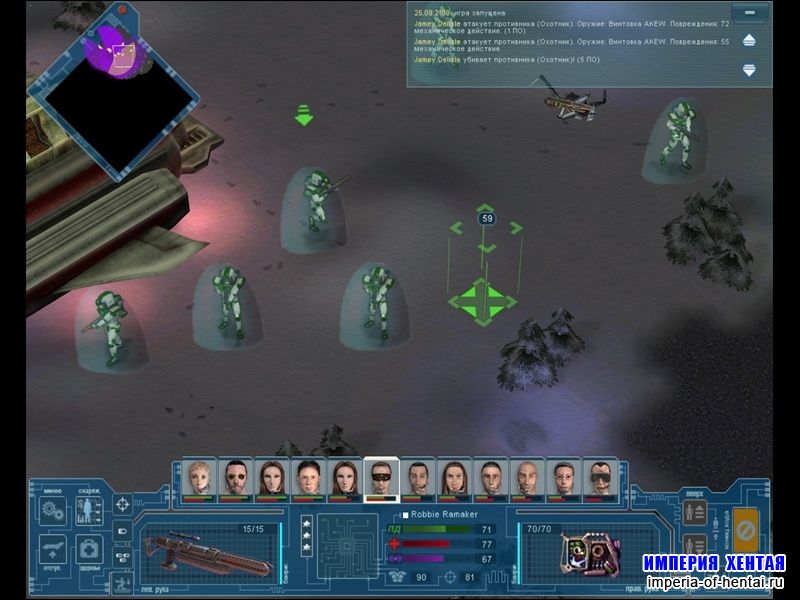Open the soldier equipment screen
The width and height of the screenshot is (800, 600).
click(x=88, y=509)
